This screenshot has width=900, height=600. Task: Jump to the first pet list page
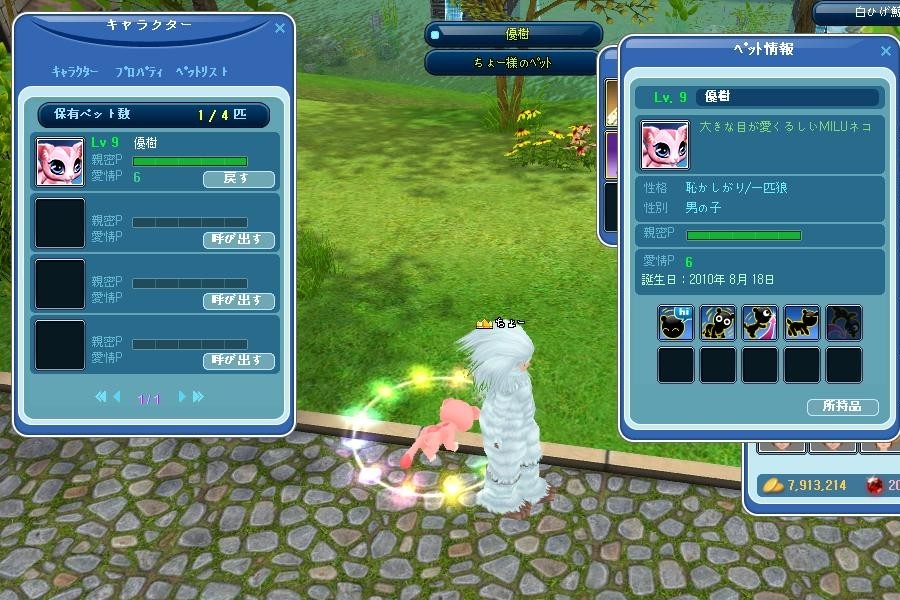click(x=100, y=397)
